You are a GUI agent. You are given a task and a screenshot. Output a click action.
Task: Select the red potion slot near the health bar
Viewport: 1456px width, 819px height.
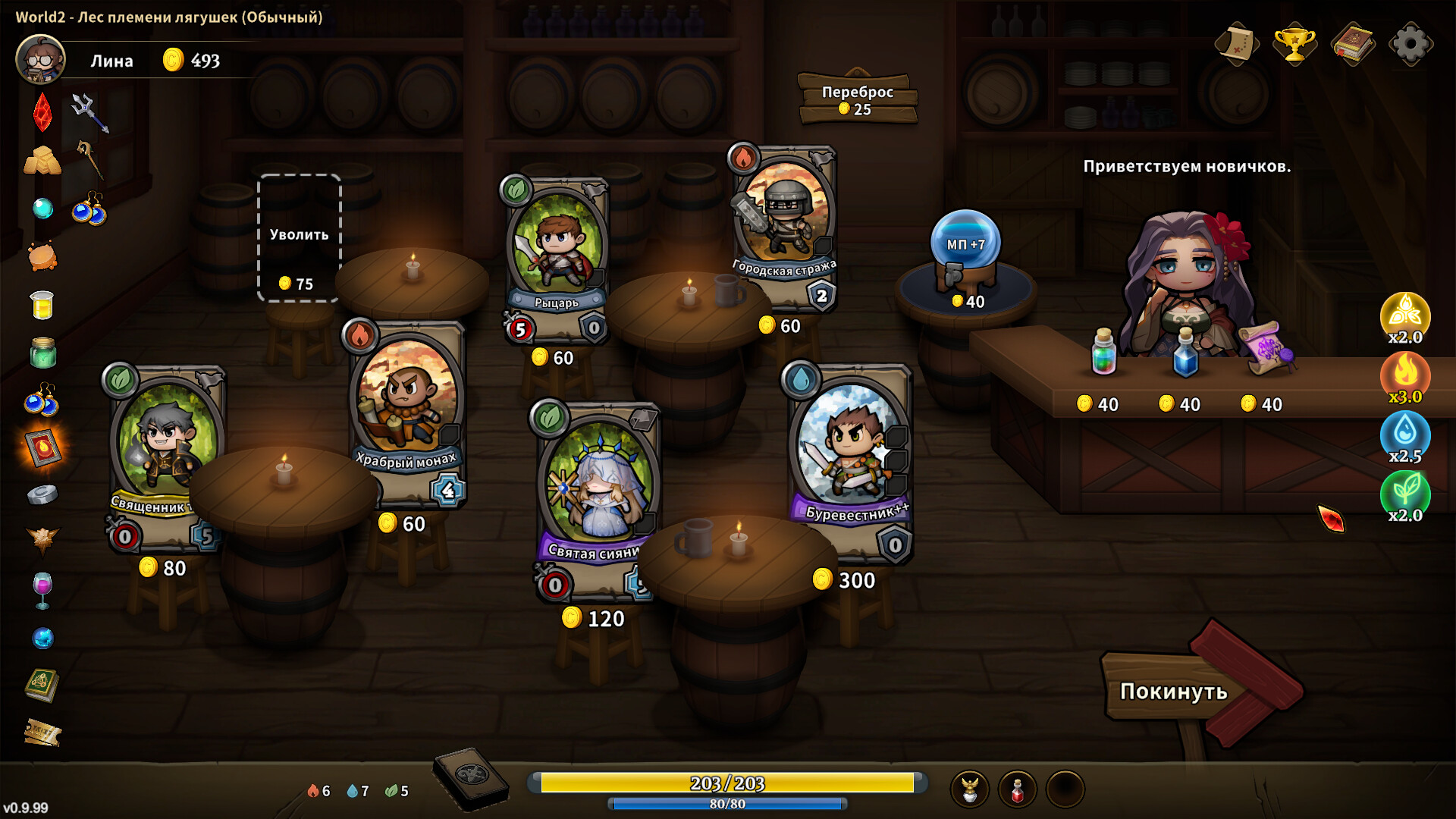coord(1017,787)
